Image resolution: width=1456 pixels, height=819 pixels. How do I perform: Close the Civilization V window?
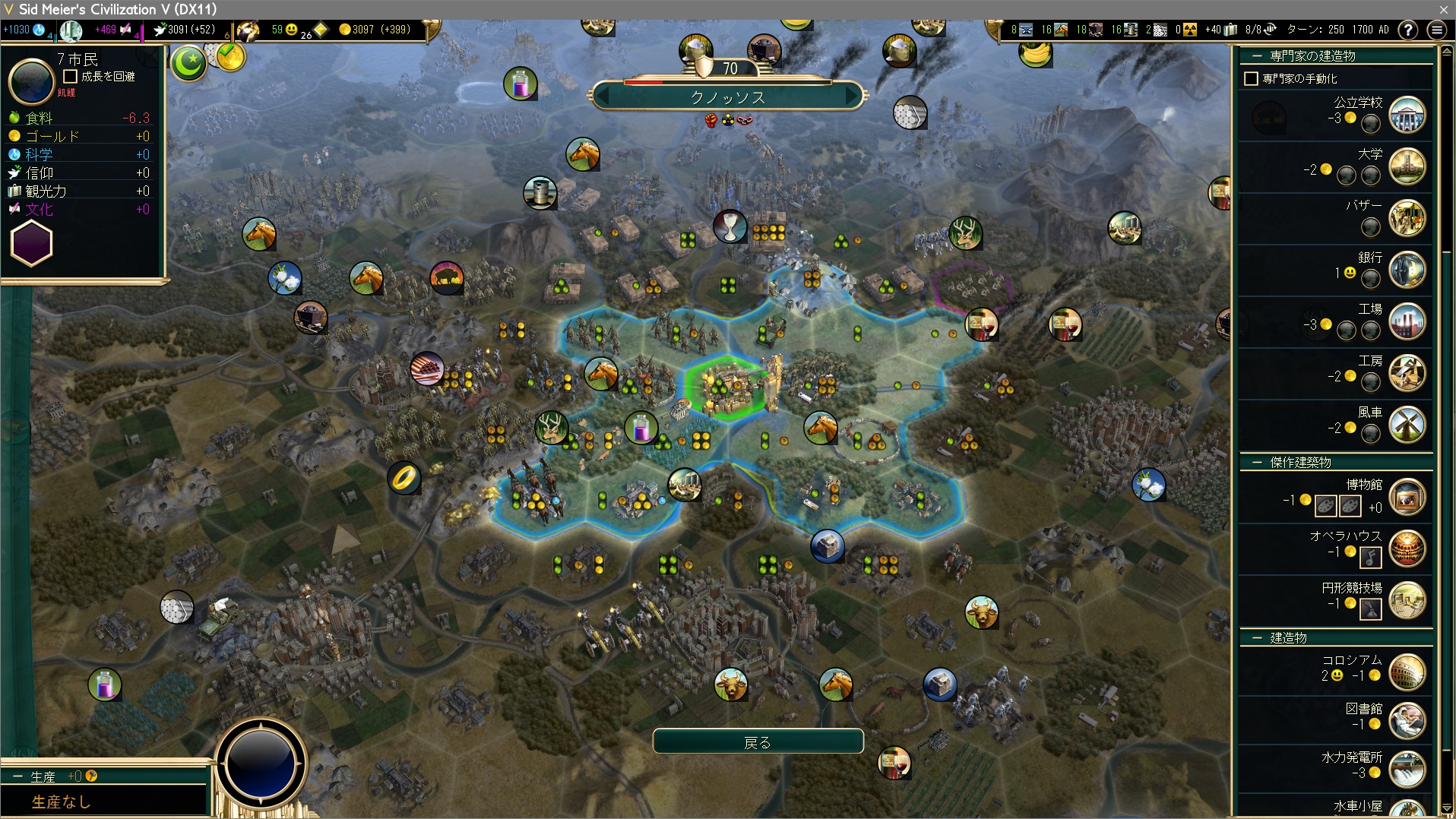point(1443,9)
